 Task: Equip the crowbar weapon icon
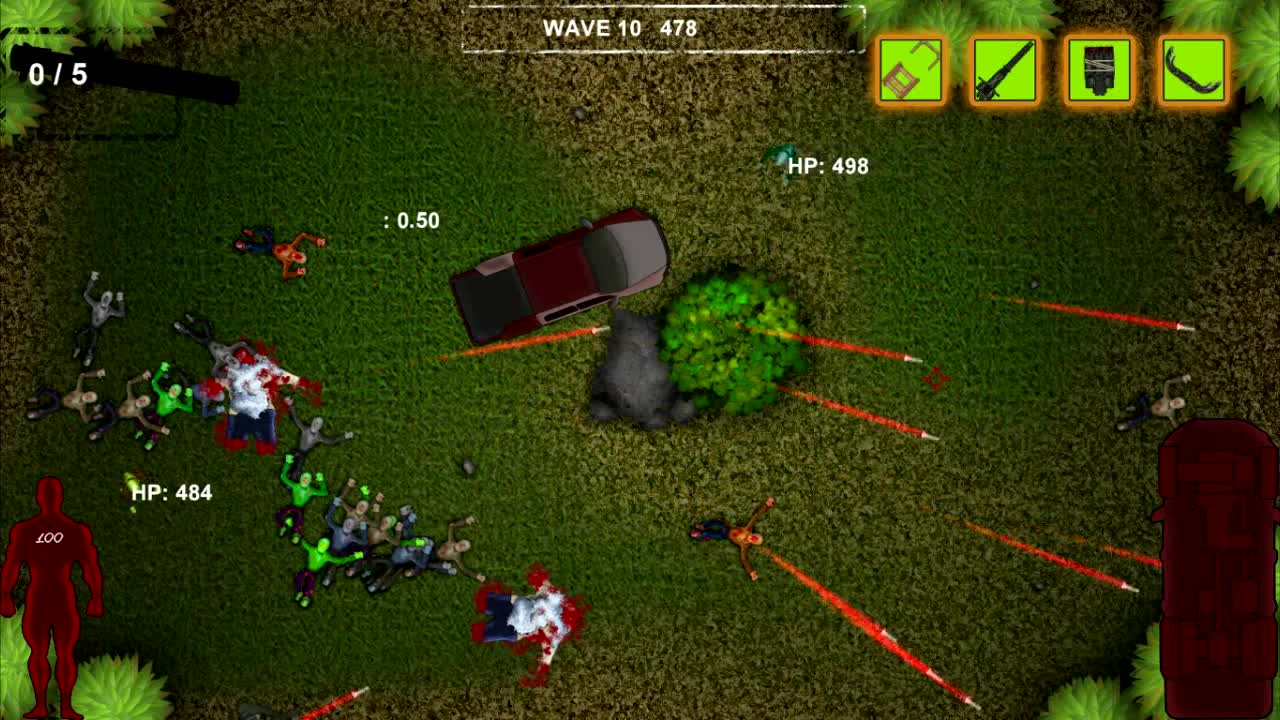1193,70
